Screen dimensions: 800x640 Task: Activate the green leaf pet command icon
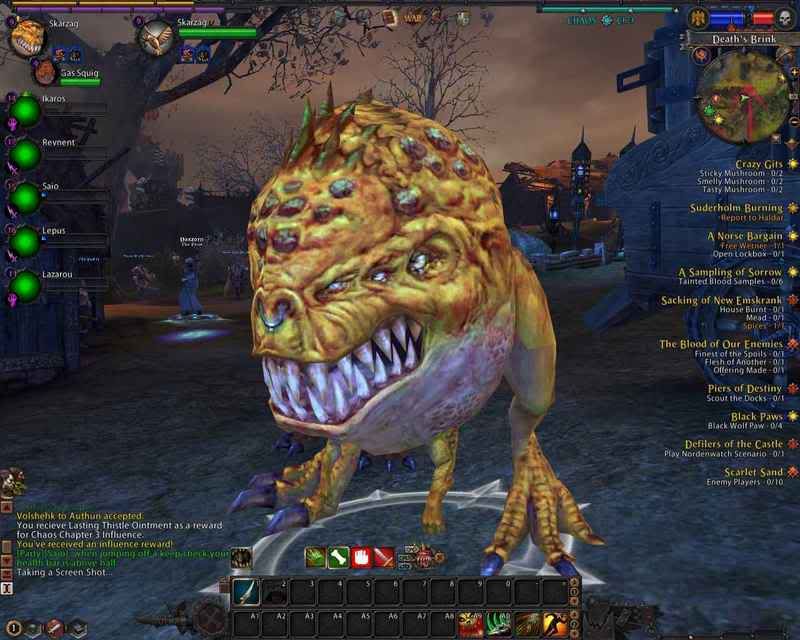pos(315,558)
